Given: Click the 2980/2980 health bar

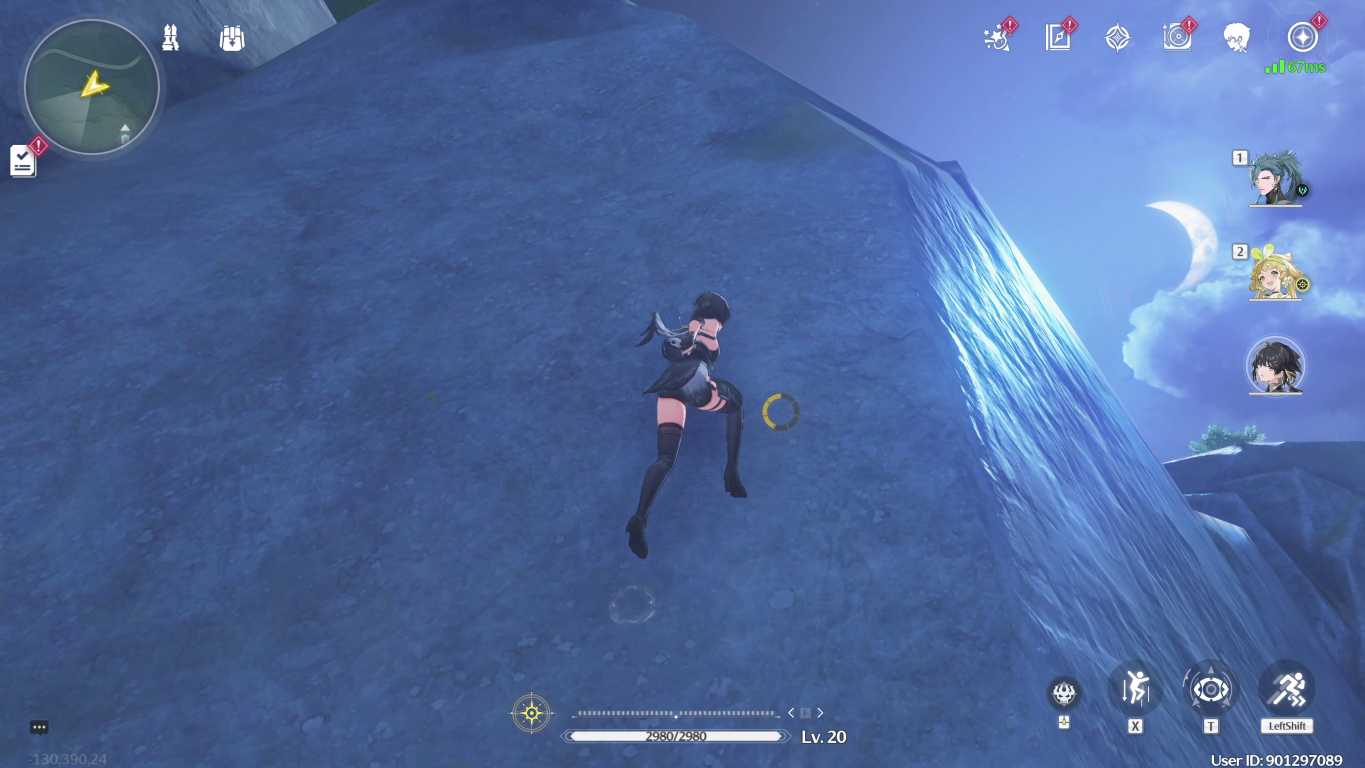Looking at the screenshot, I should 675,736.
